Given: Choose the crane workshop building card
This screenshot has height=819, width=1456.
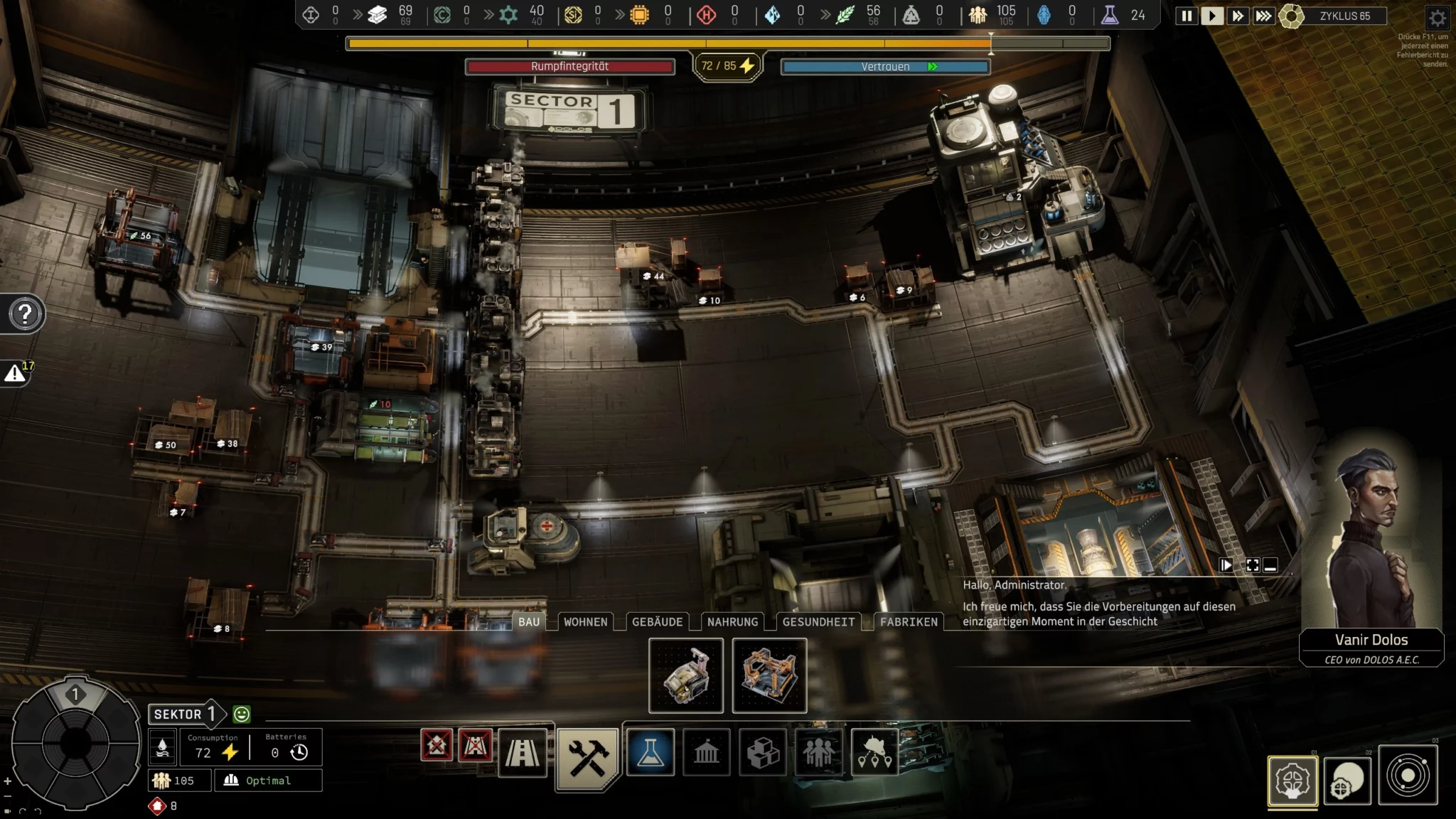Looking at the screenshot, I should [x=686, y=675].
